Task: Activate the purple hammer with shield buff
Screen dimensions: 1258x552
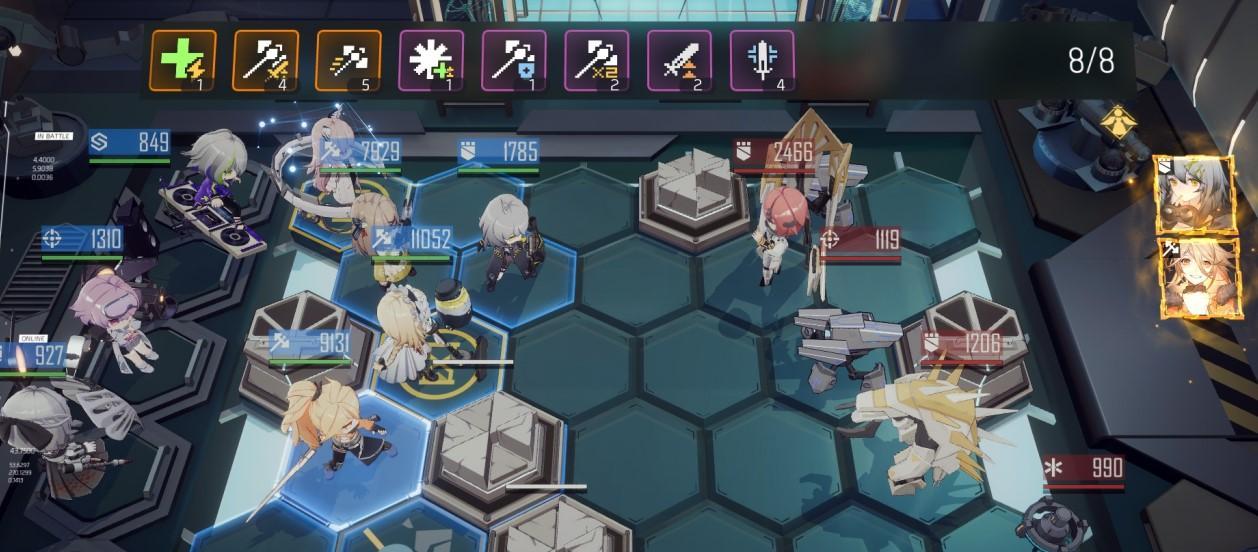Action: pyautogui.click(x=514, y=60)
